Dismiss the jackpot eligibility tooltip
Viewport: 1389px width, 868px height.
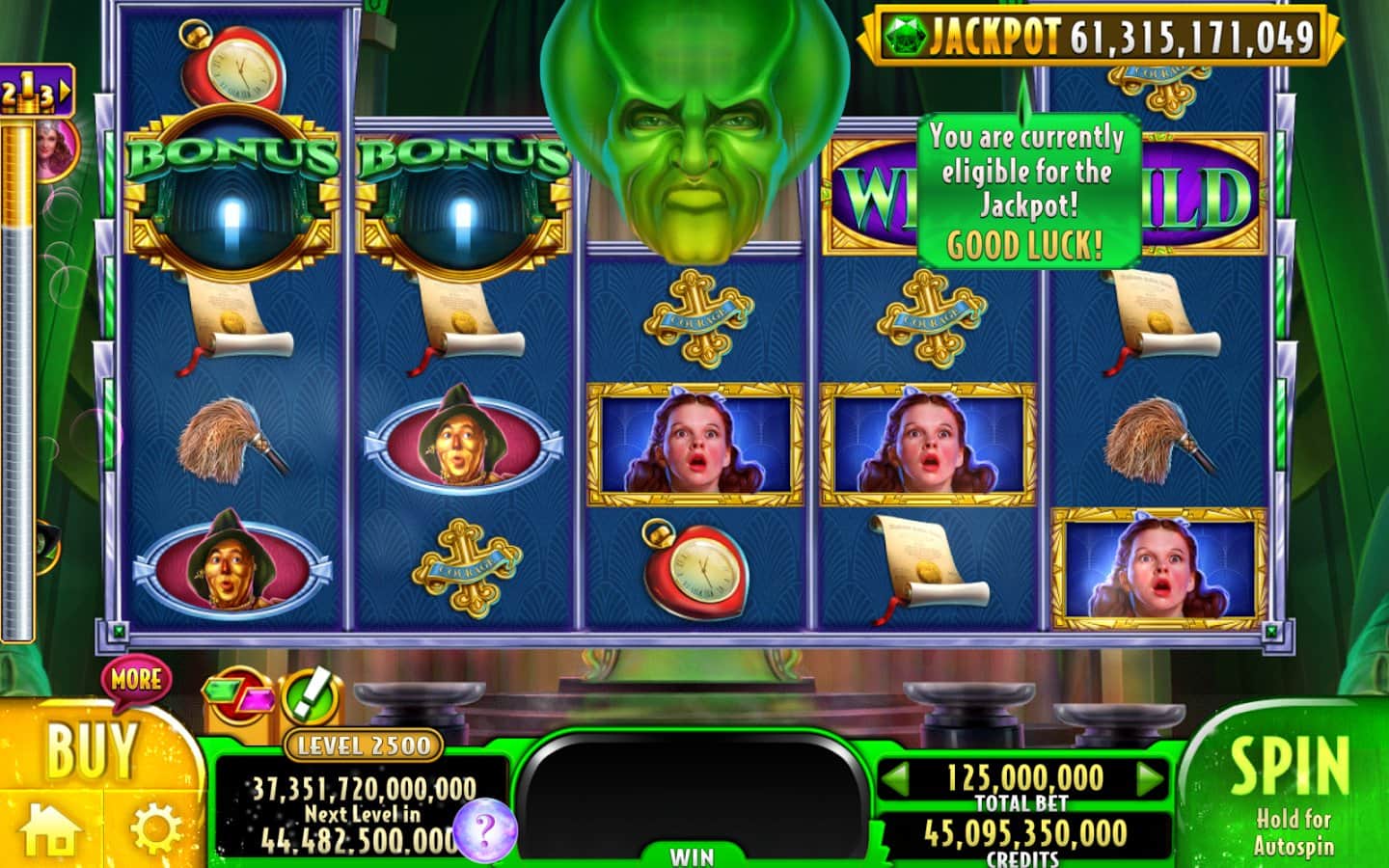1028,190
